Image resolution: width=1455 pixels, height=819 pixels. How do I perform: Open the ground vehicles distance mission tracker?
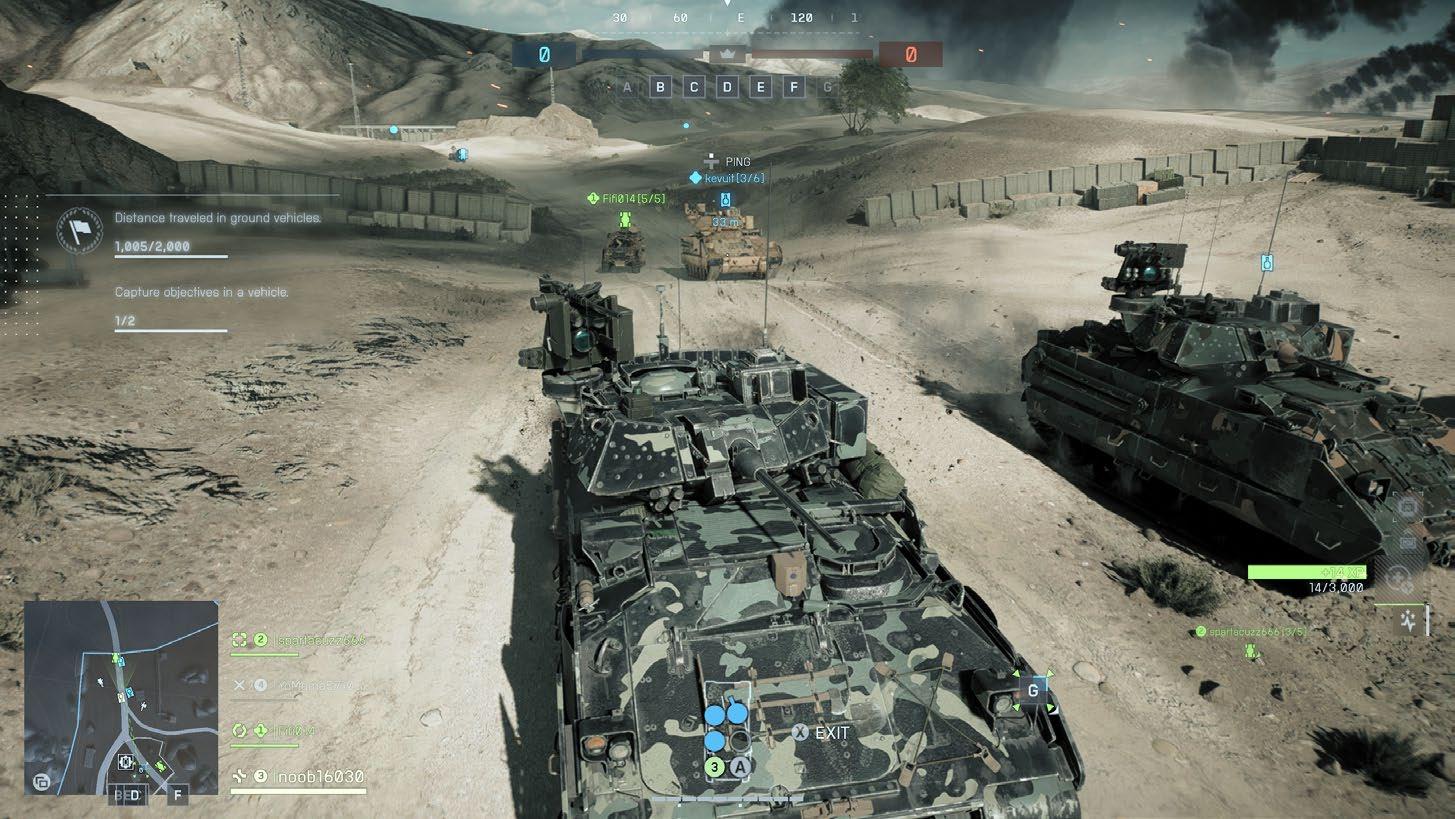pos(218,218)
